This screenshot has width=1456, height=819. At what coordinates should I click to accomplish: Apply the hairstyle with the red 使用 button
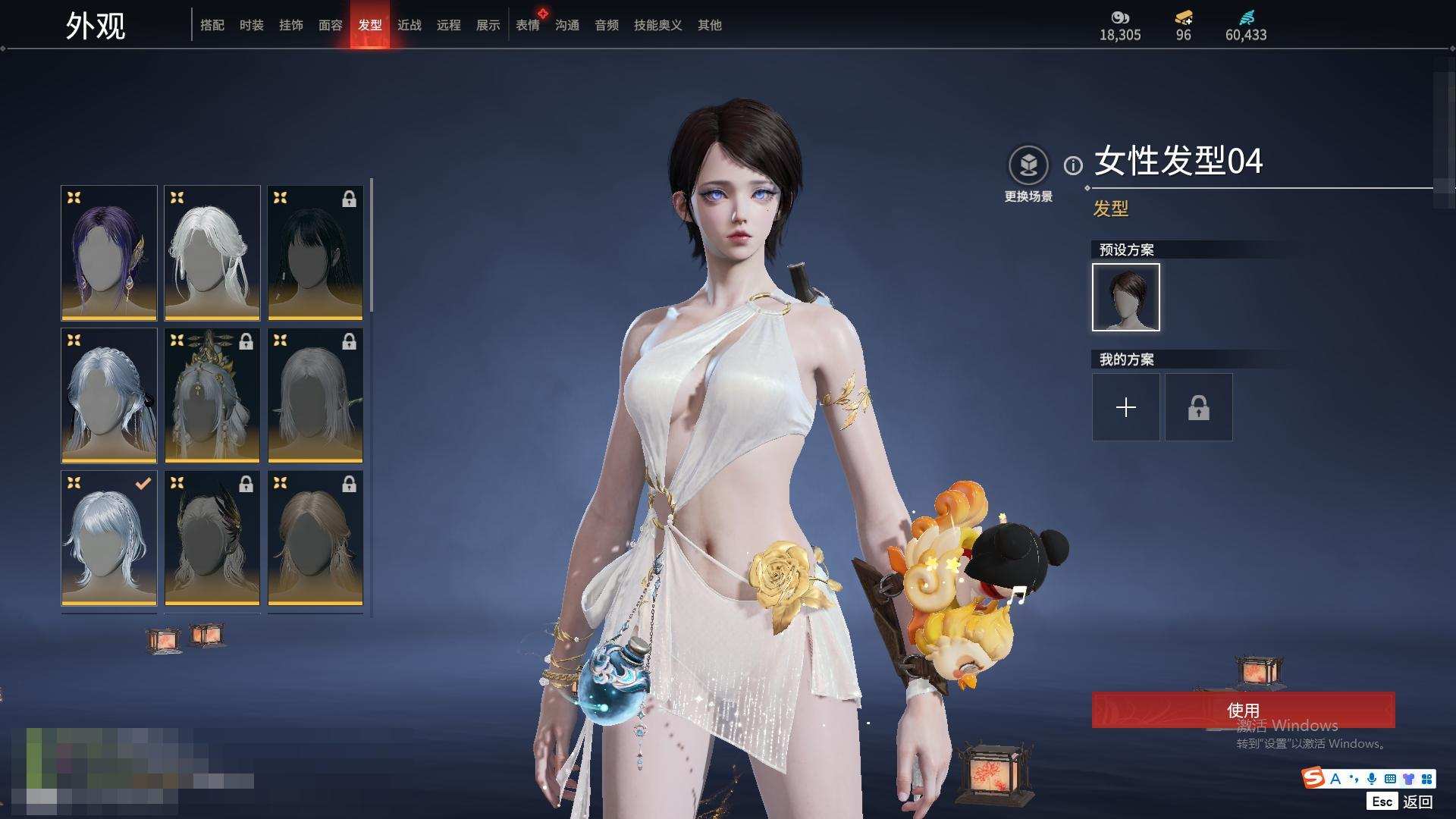point(1243,710)
